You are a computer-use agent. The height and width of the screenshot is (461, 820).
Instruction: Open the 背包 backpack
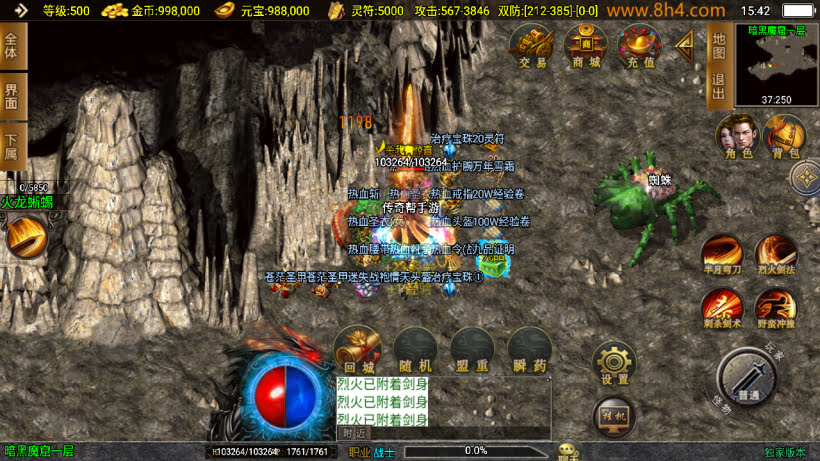[x=783, y=136]
